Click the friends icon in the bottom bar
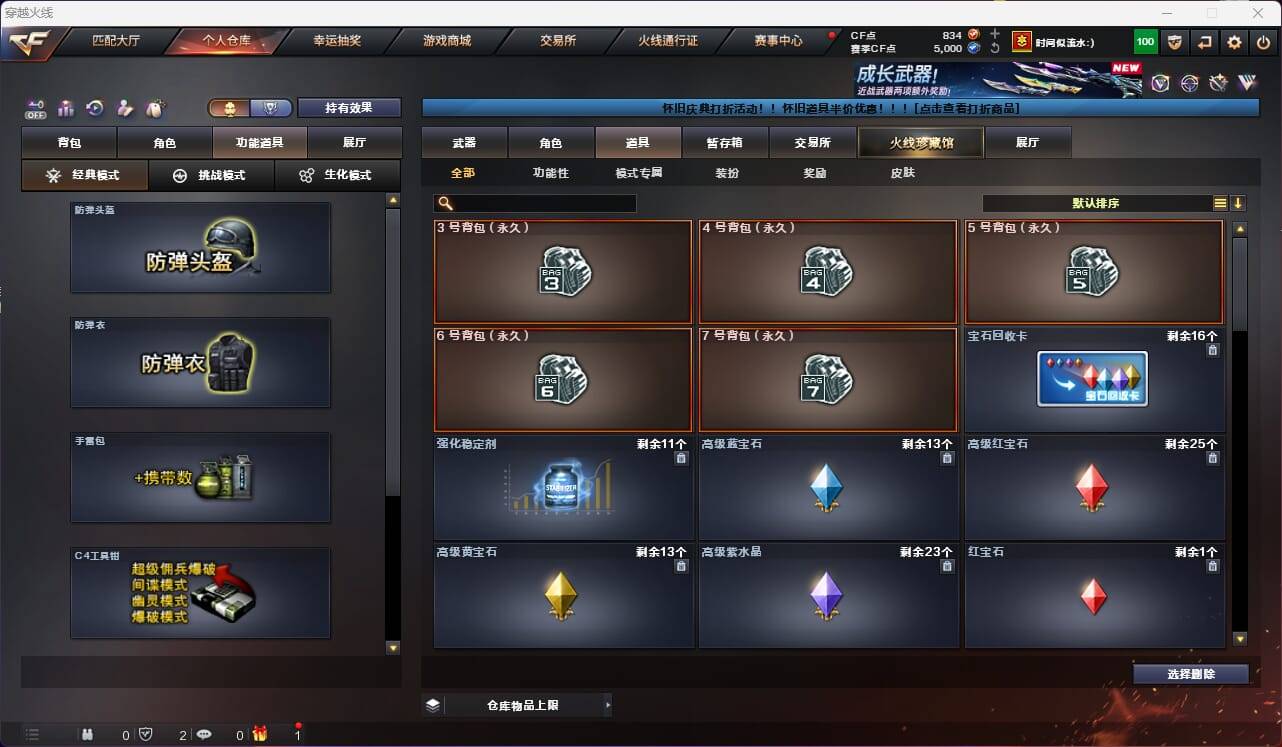1282x747 pixels. click(86, 733)
